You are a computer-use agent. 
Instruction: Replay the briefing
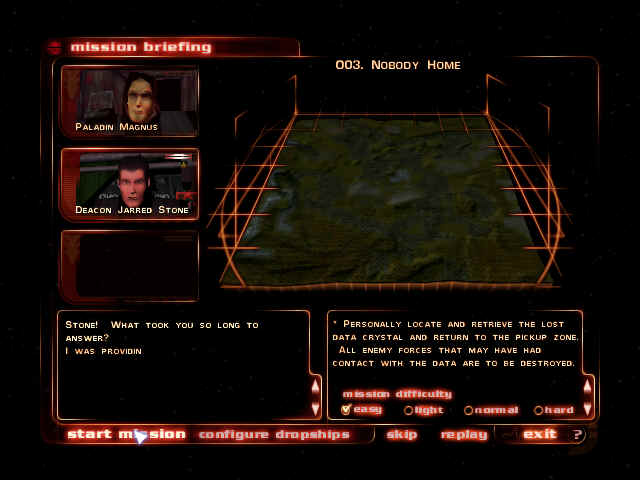(x=464, y=434)
